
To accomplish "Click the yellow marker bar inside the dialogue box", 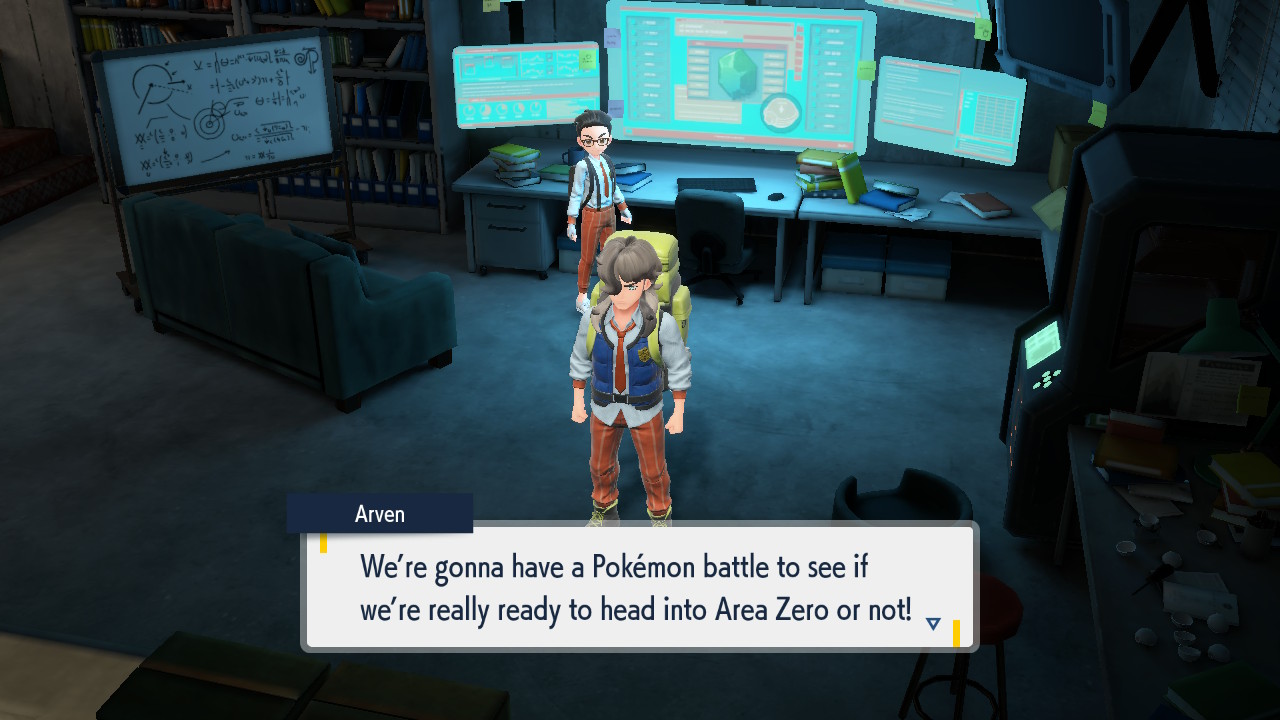I will tap(325, 541).
